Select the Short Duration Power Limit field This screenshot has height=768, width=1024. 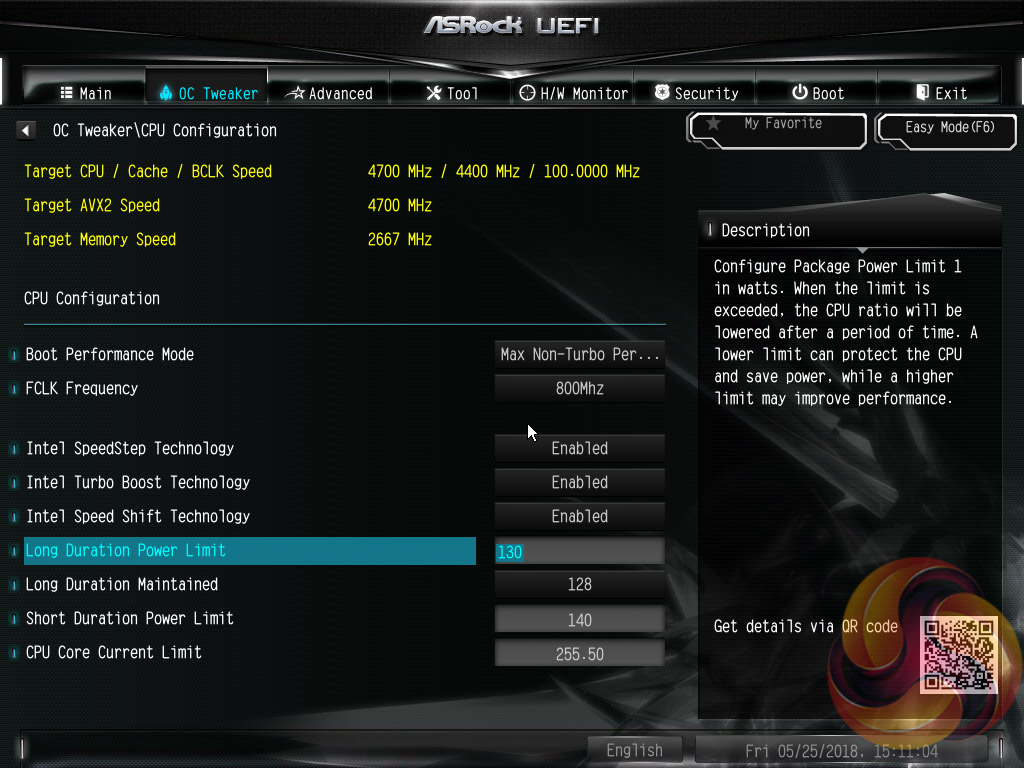(580, 620)
